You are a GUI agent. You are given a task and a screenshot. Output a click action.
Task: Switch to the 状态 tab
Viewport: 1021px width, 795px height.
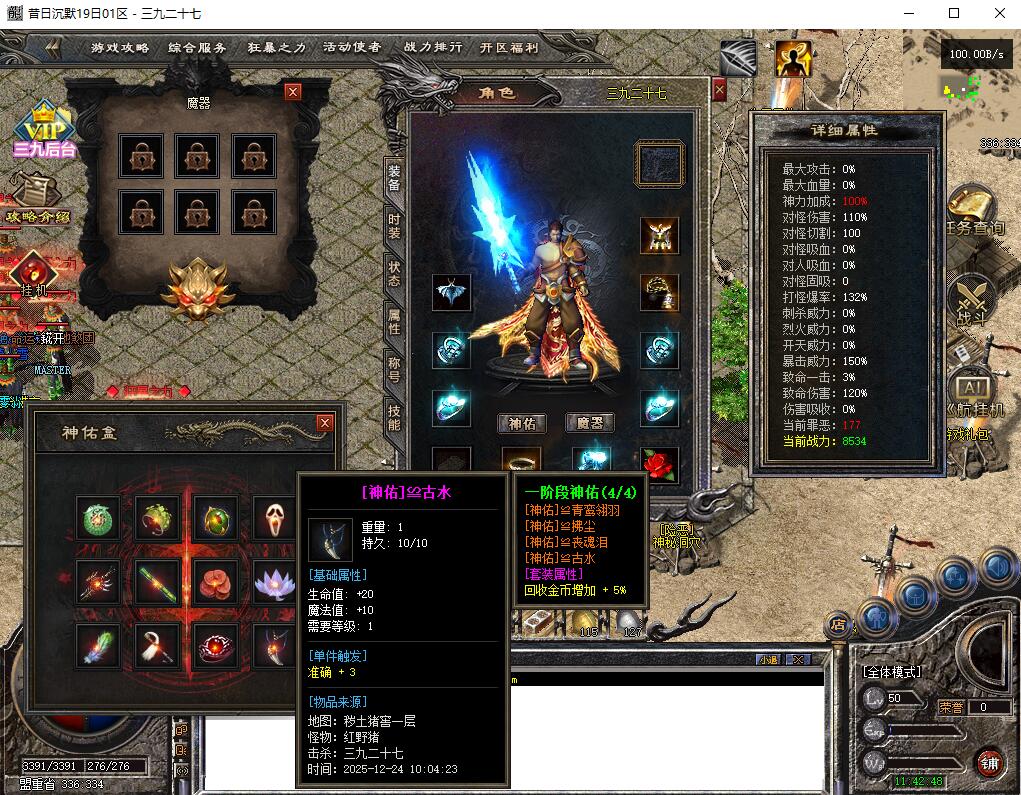[394, 274]
